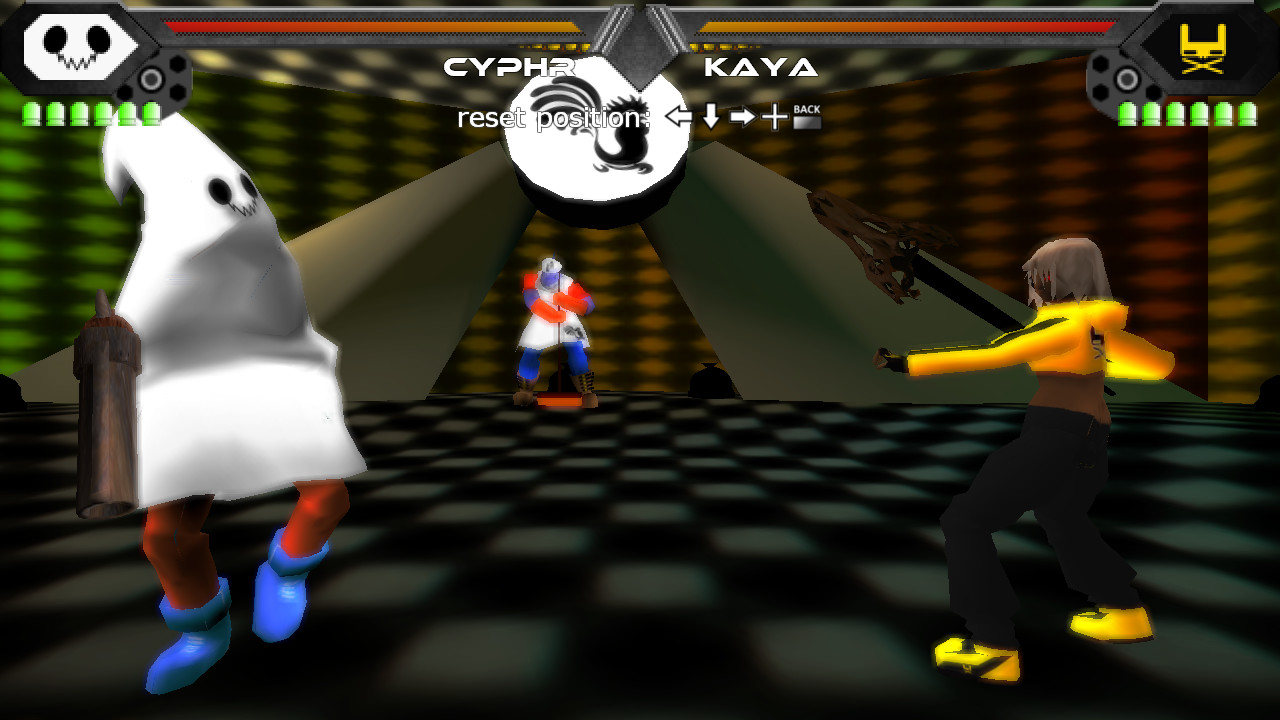Click KAYA's revolver cylinder icon

point(1124,78)
